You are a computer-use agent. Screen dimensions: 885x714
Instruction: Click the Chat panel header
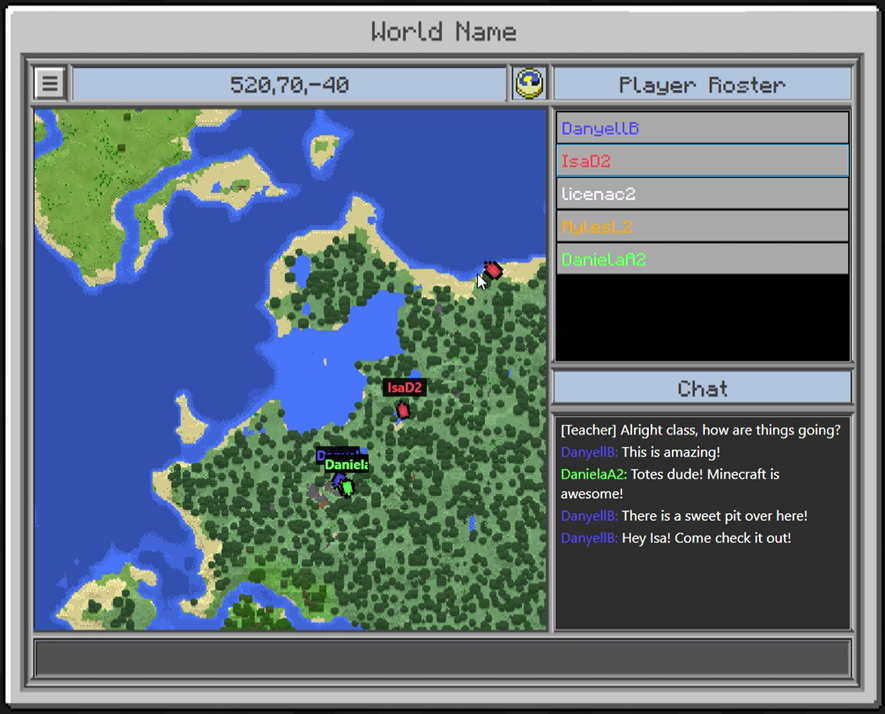[702, 388]
